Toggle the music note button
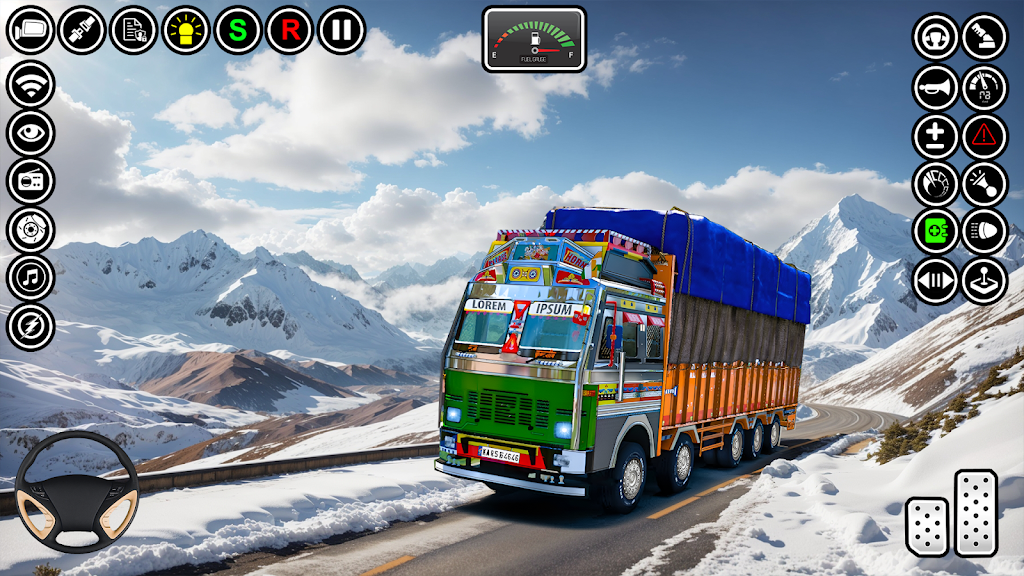The height and width of the screenshot is (576, 1024). [30, 278]
